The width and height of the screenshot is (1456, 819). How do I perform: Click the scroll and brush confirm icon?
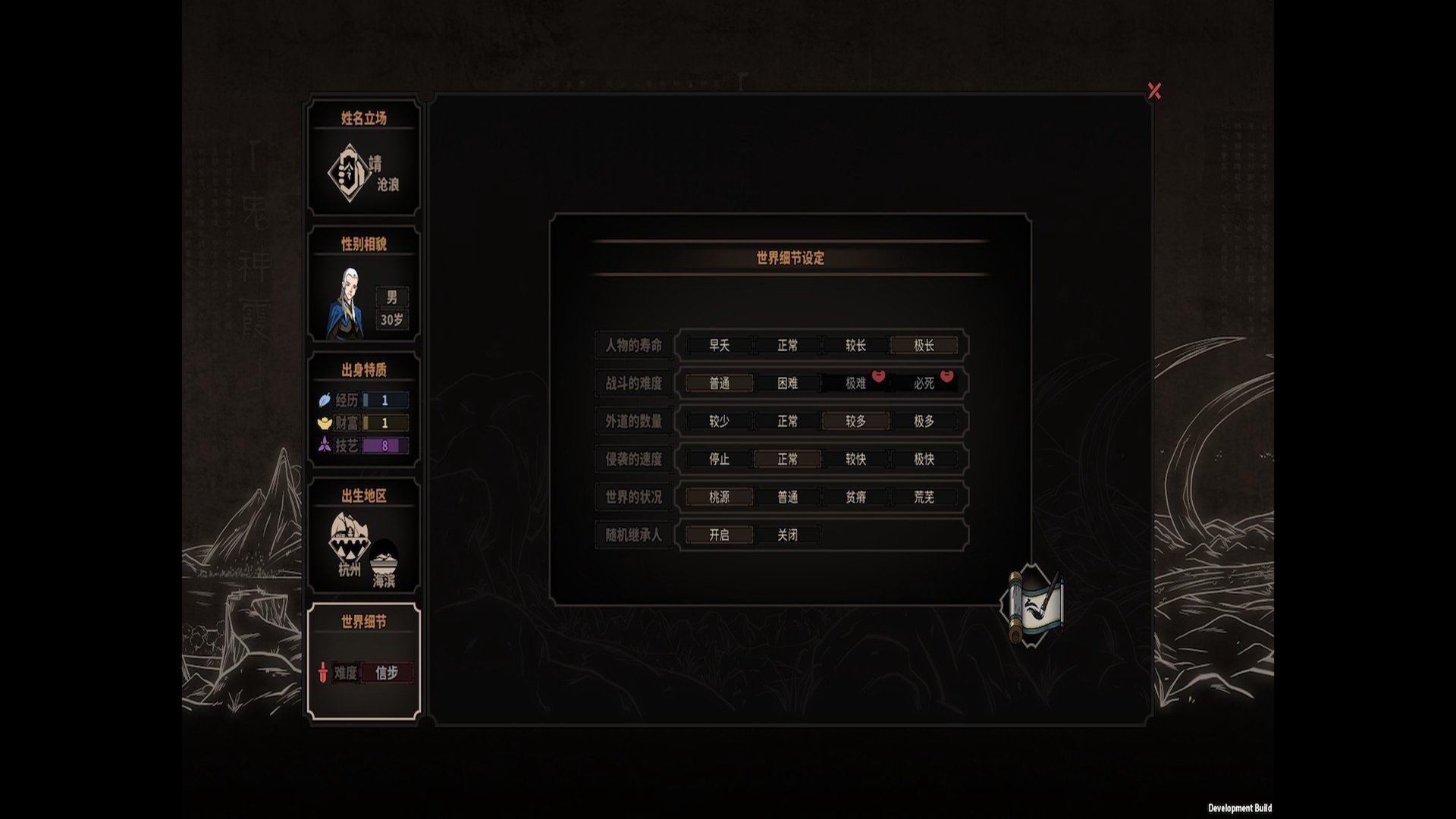pyautogui.click(x=1036, y=605)
